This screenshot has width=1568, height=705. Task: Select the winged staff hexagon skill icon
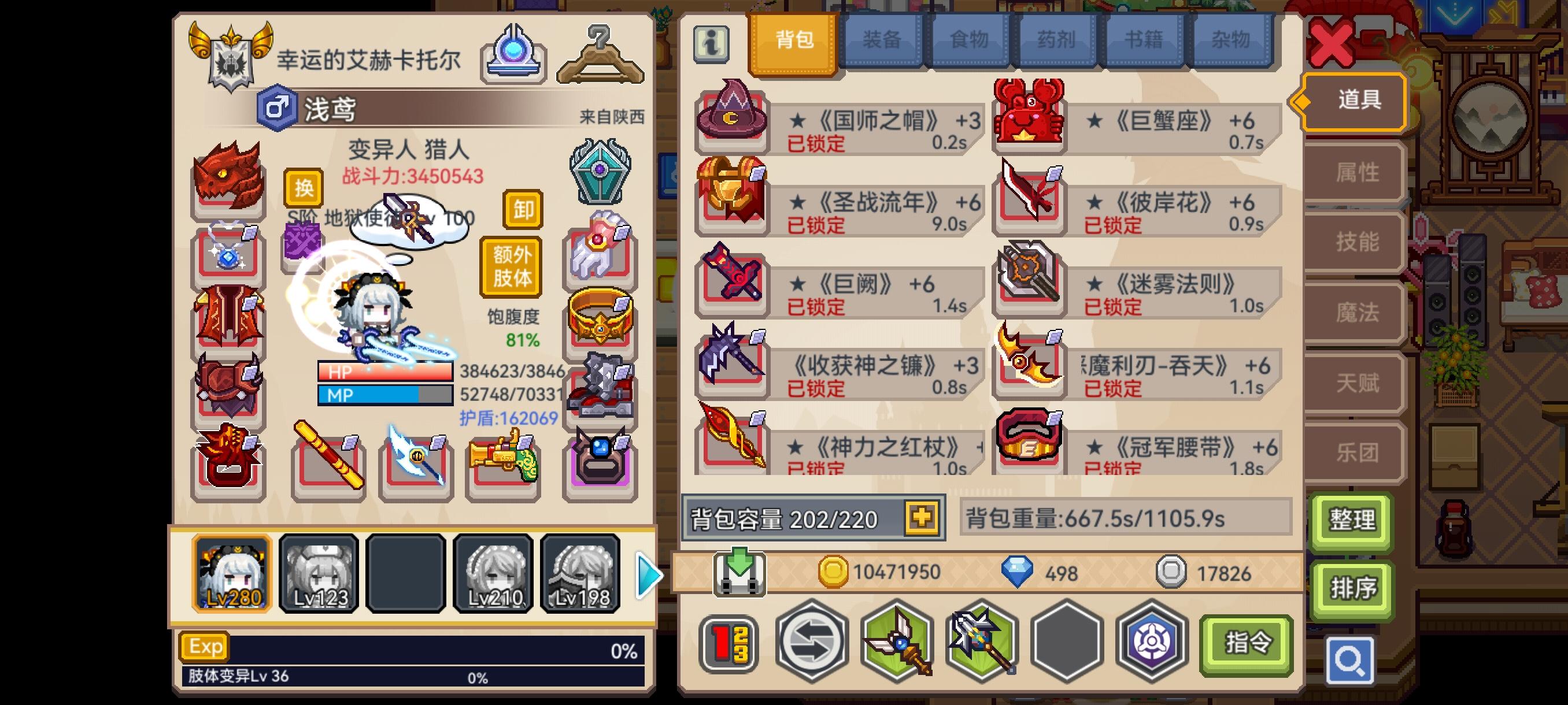coord(895,647)
